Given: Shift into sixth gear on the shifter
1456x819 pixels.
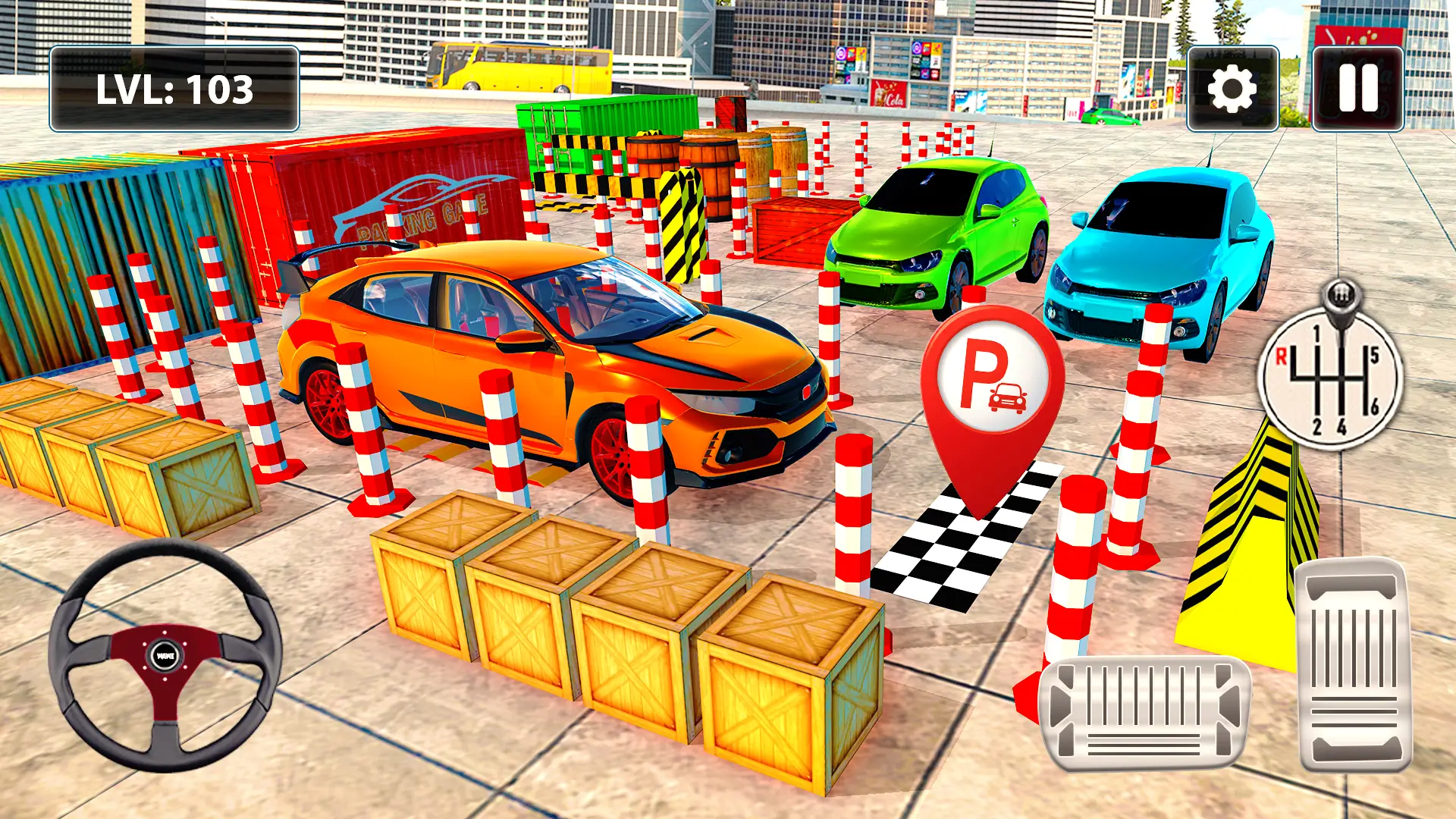Looking at the screenshot, I should click(x=1374, y=405).
